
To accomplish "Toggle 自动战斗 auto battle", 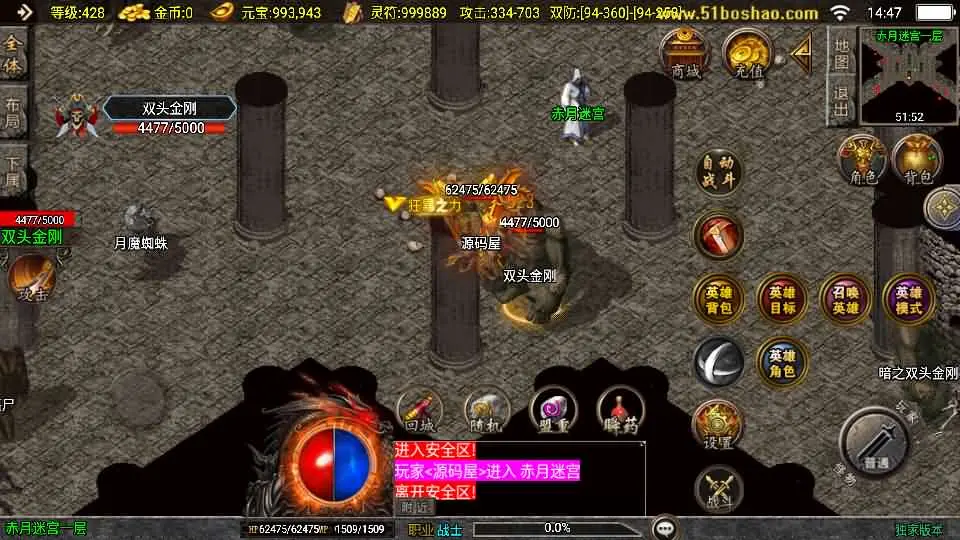I will point(719,173).
